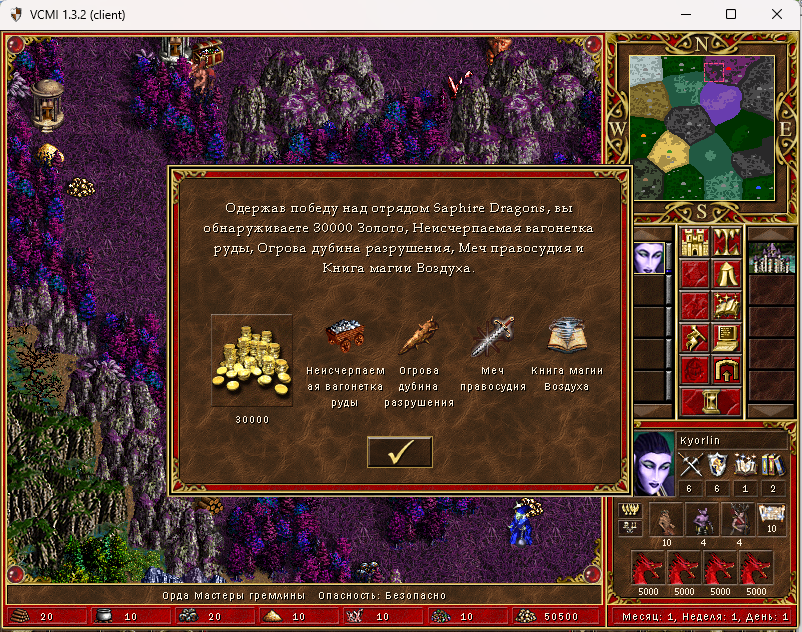Screen dimensions: 802x632
Task: Select Kyorlin's portrait in the hero list
Action: (x=648, y=257)
